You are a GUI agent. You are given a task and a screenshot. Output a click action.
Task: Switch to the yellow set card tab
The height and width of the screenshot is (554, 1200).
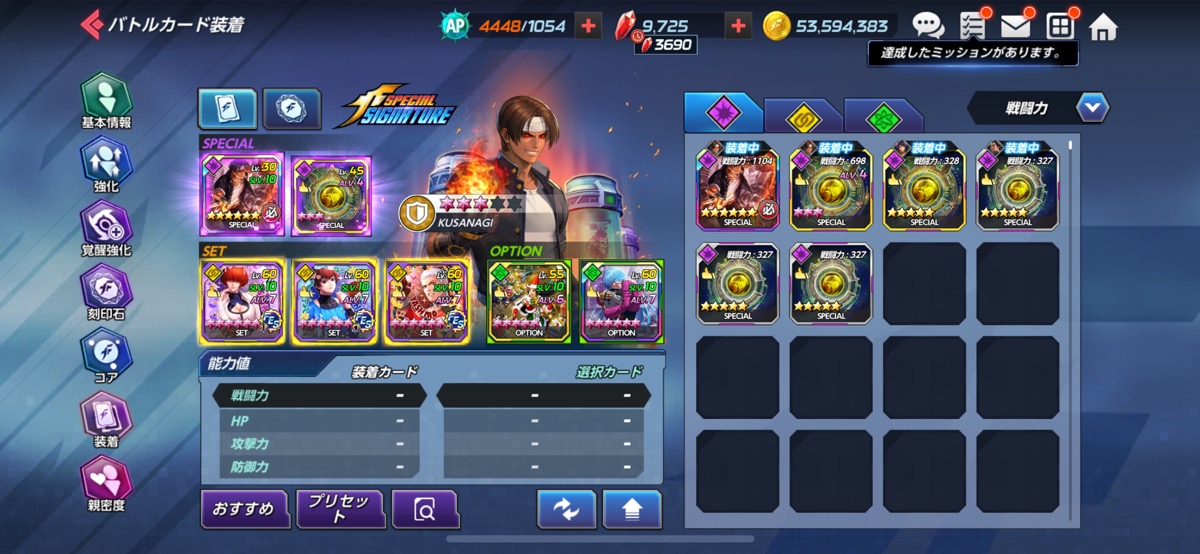point(802,117)
